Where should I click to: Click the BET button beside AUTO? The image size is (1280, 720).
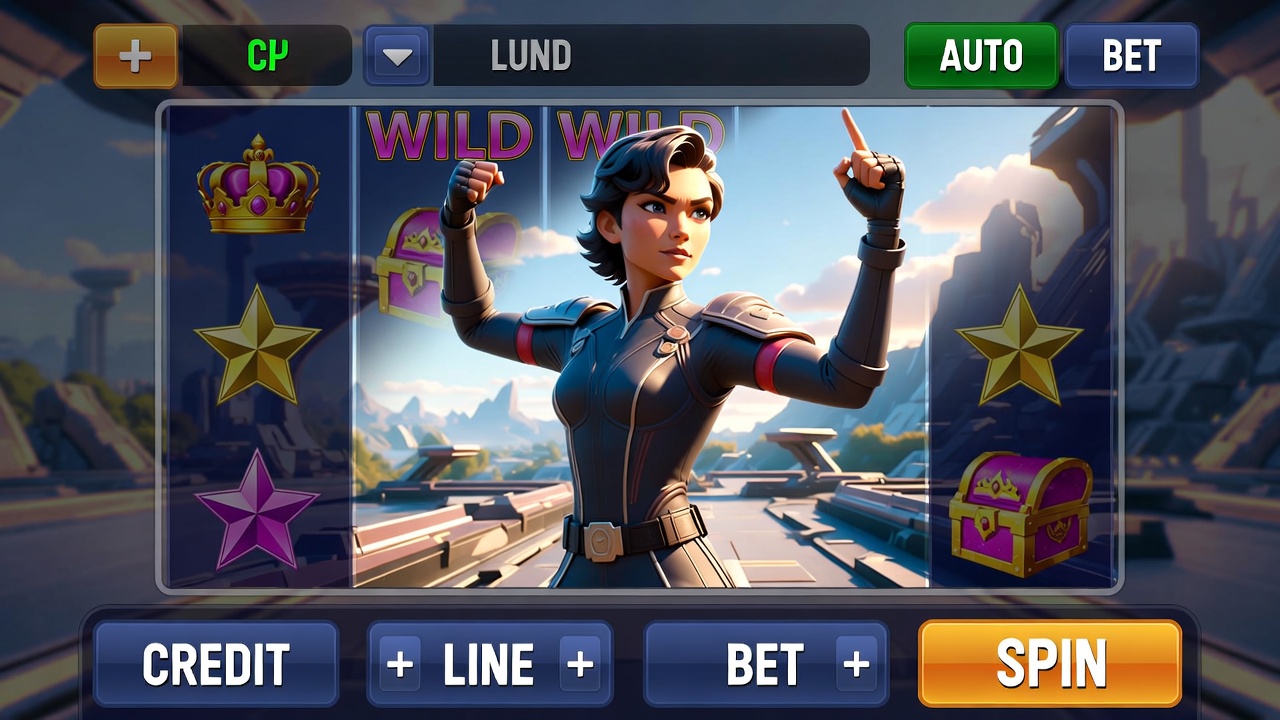1131,56
